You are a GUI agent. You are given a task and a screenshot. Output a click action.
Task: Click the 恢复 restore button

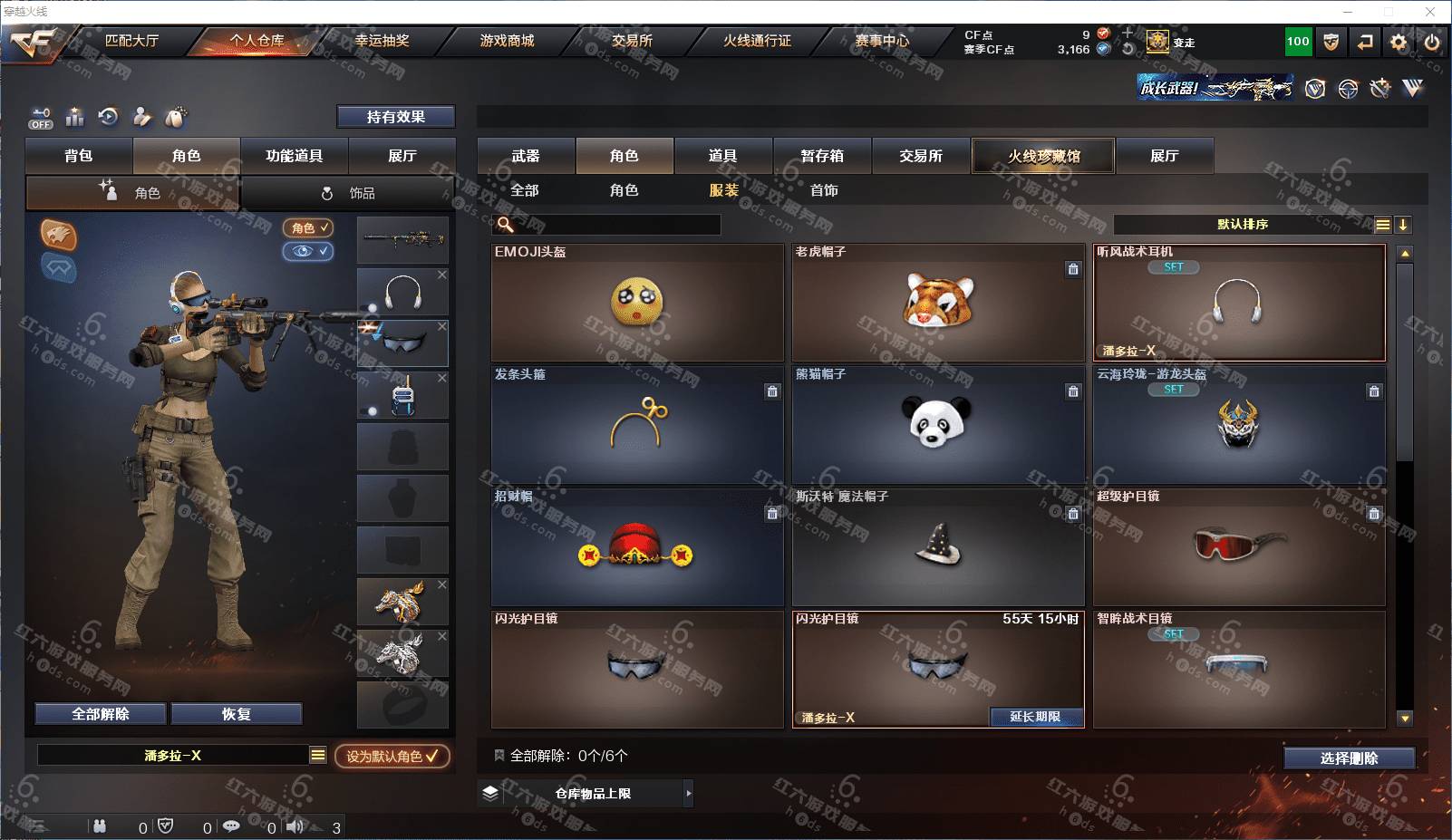pos(237,714)
